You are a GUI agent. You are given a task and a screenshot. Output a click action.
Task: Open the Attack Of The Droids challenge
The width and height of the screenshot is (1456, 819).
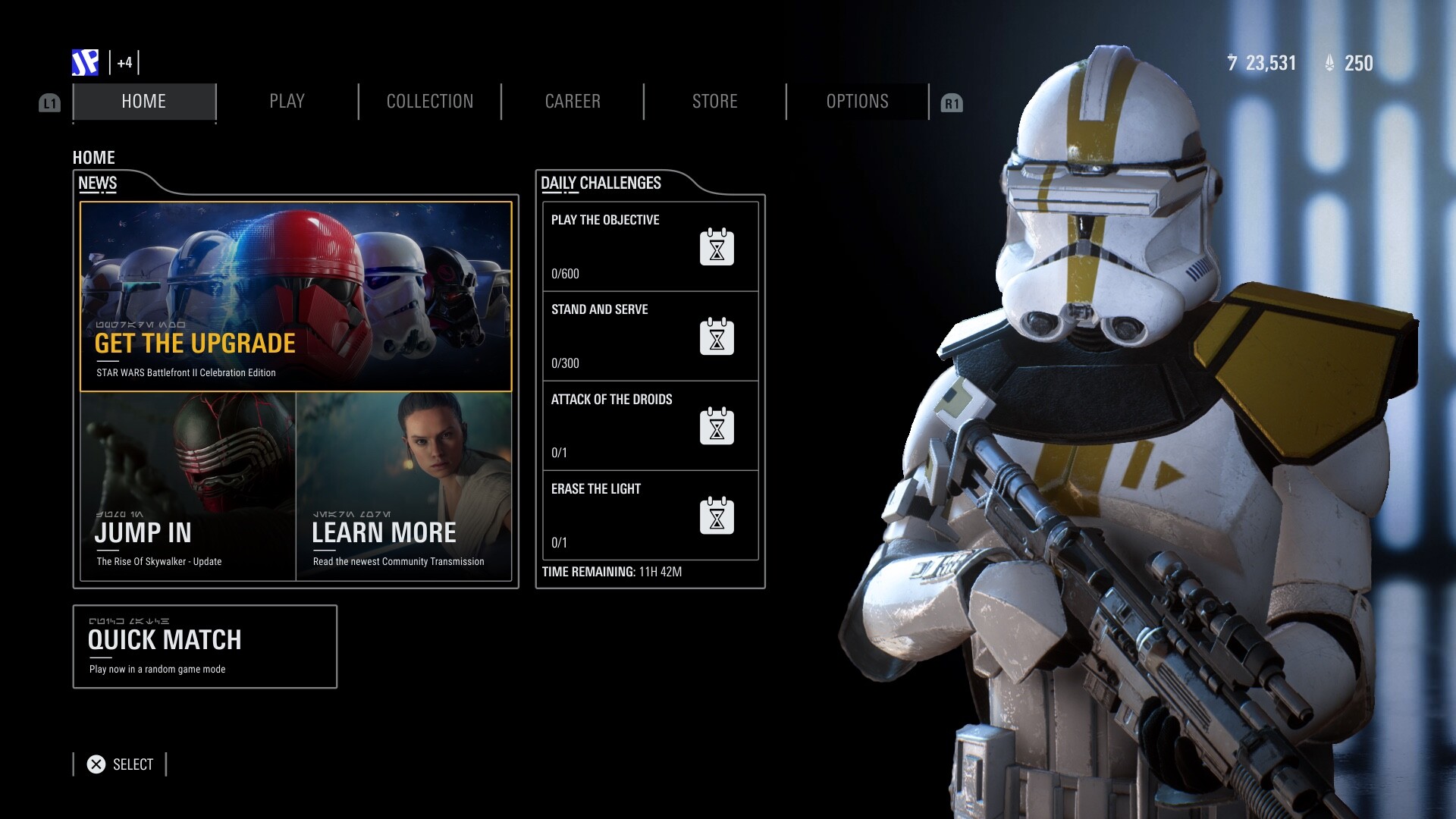(650, 425)
